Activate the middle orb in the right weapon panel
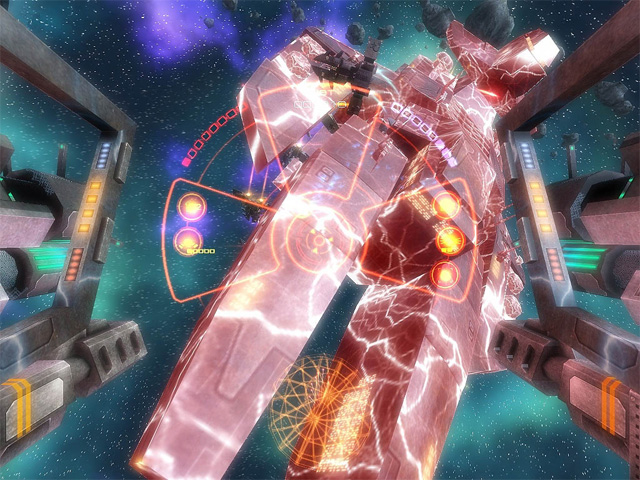The height and width of the screenshot is (480, 640). coord(450,240)
